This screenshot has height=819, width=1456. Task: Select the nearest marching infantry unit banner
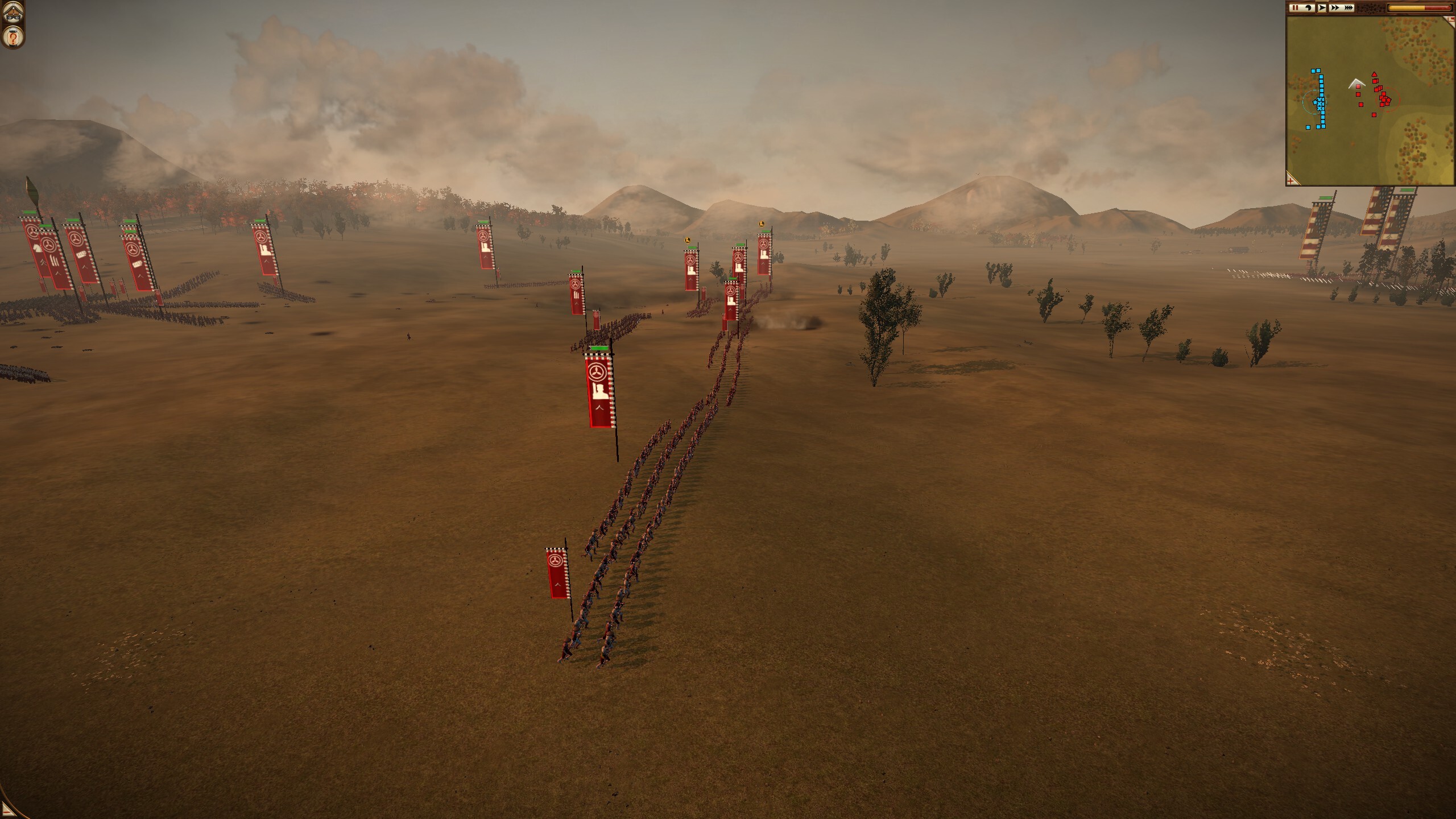click(558, 574)
